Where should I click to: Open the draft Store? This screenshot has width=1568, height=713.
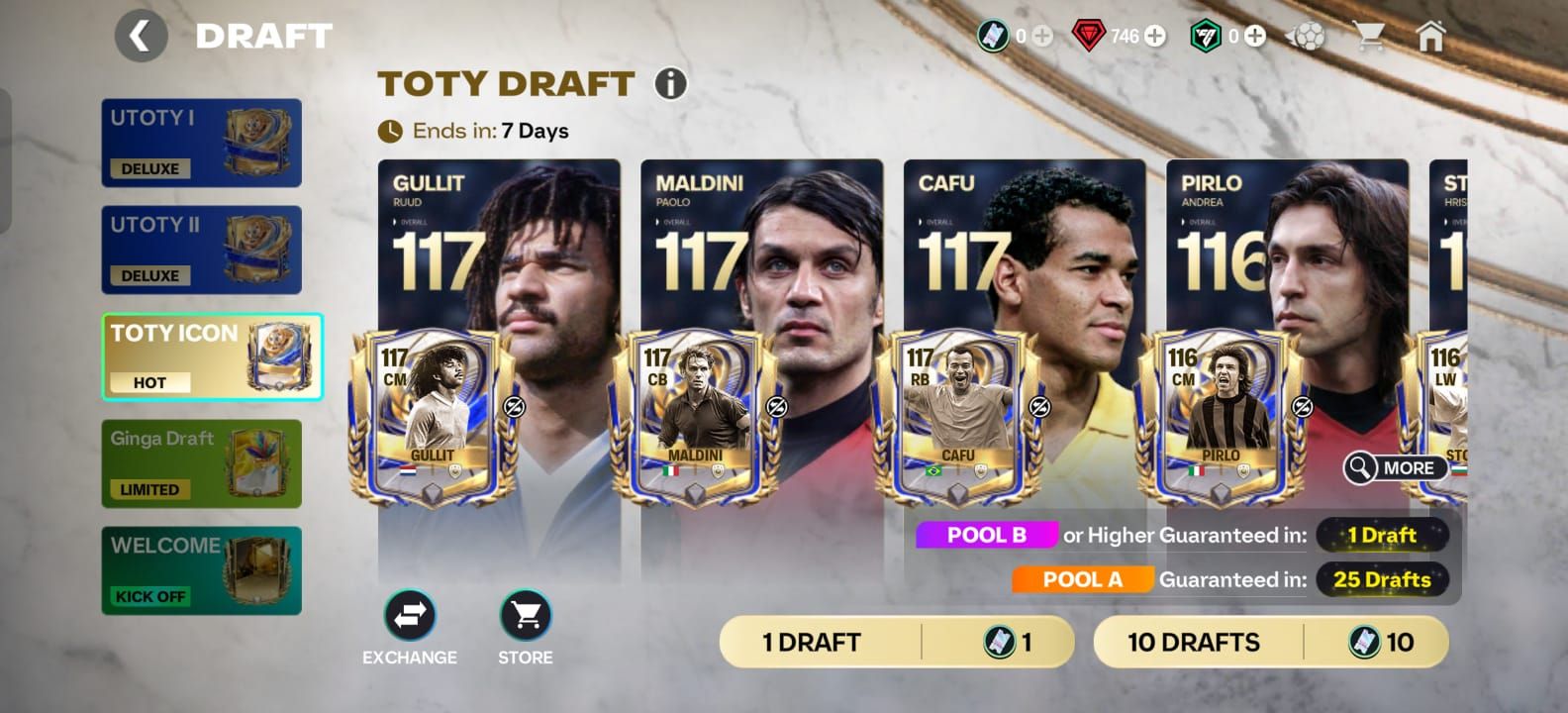pos(525,616)
